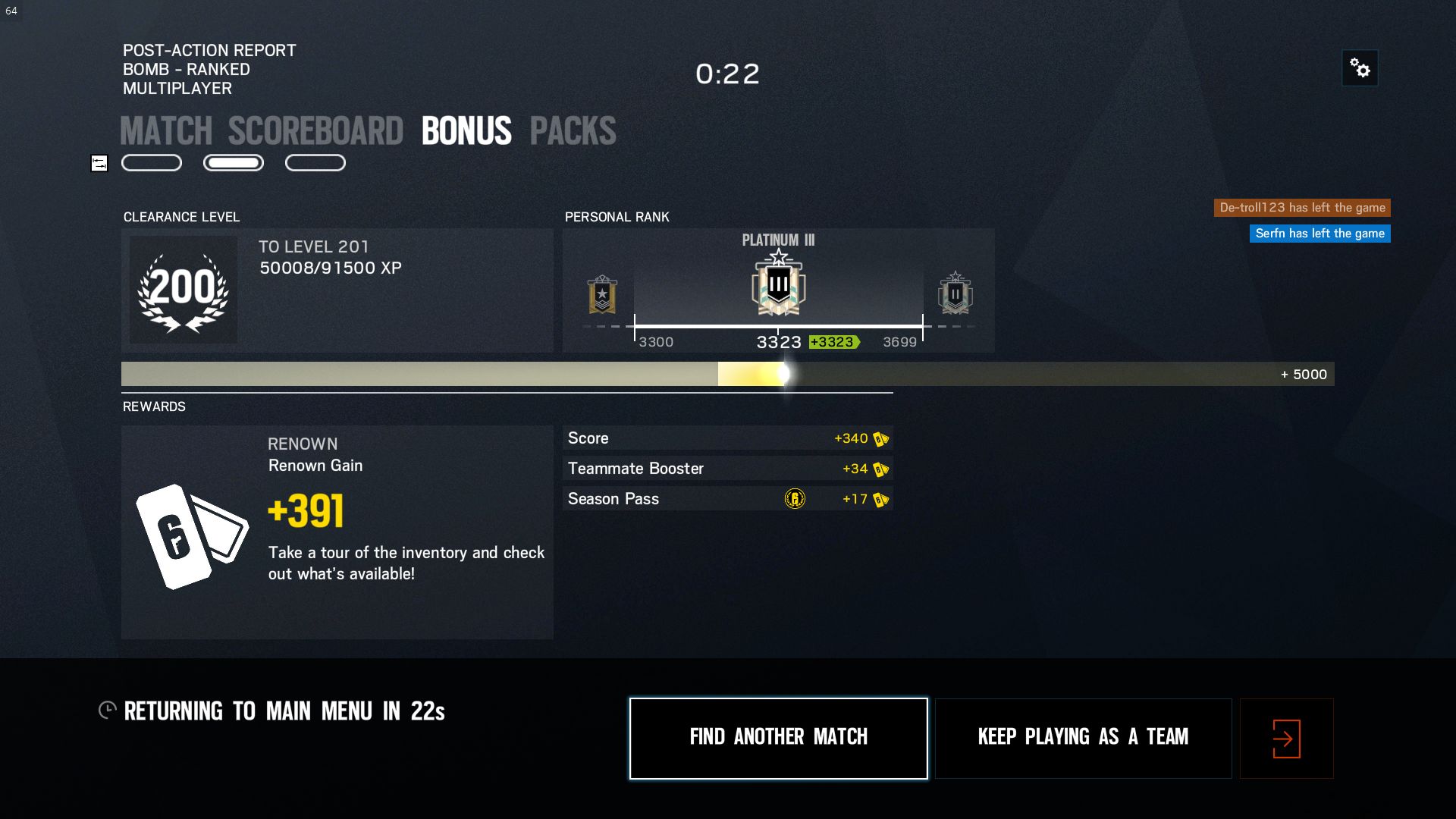Select the first page pill under the tabs

coord(151,162)
